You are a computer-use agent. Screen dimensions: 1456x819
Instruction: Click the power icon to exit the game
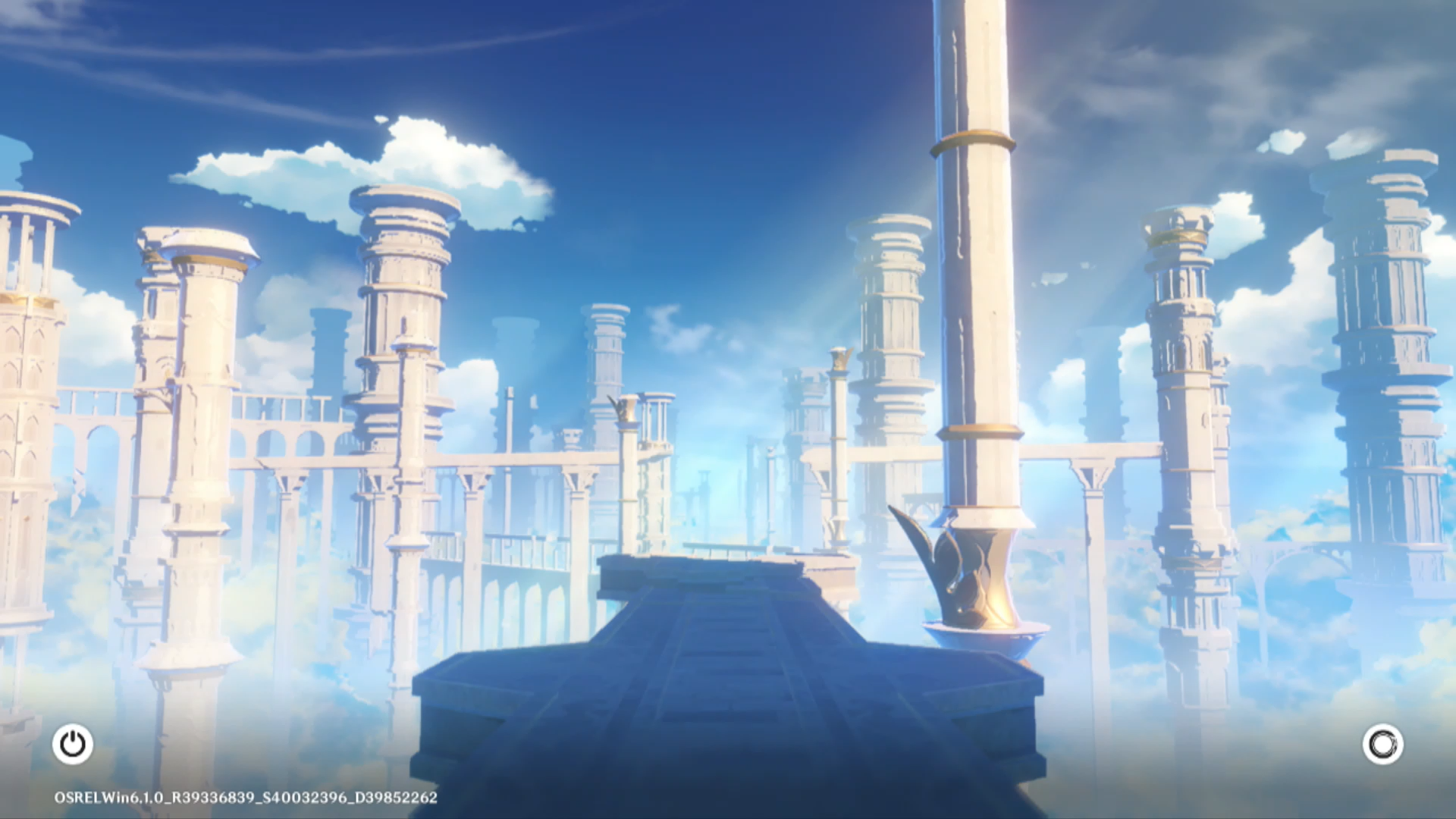click(x=73, y=744)
